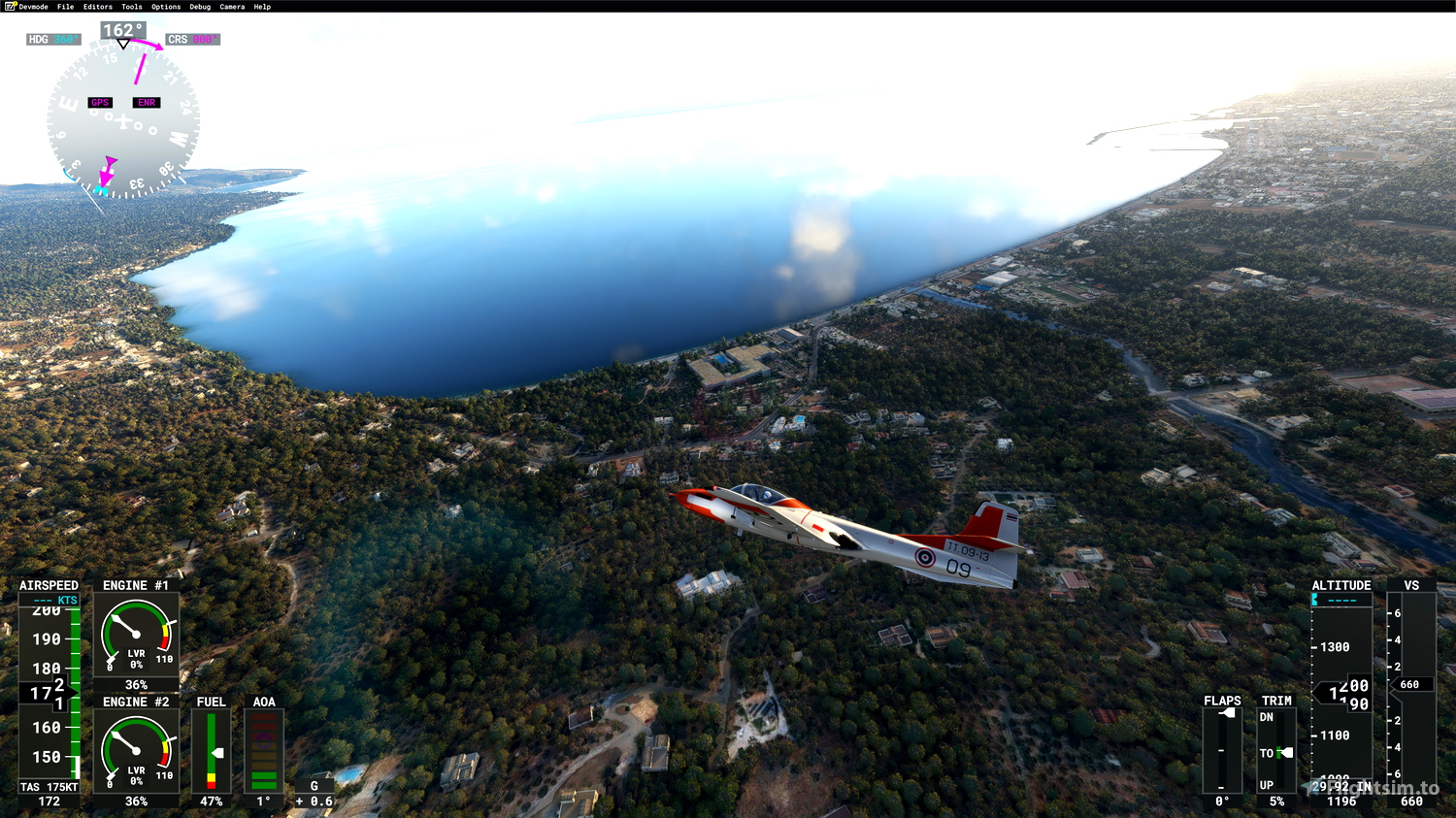Viewport: 1456px width, 818px height.
Task: Select the G-force meter readout
Action: coord(313,801)
